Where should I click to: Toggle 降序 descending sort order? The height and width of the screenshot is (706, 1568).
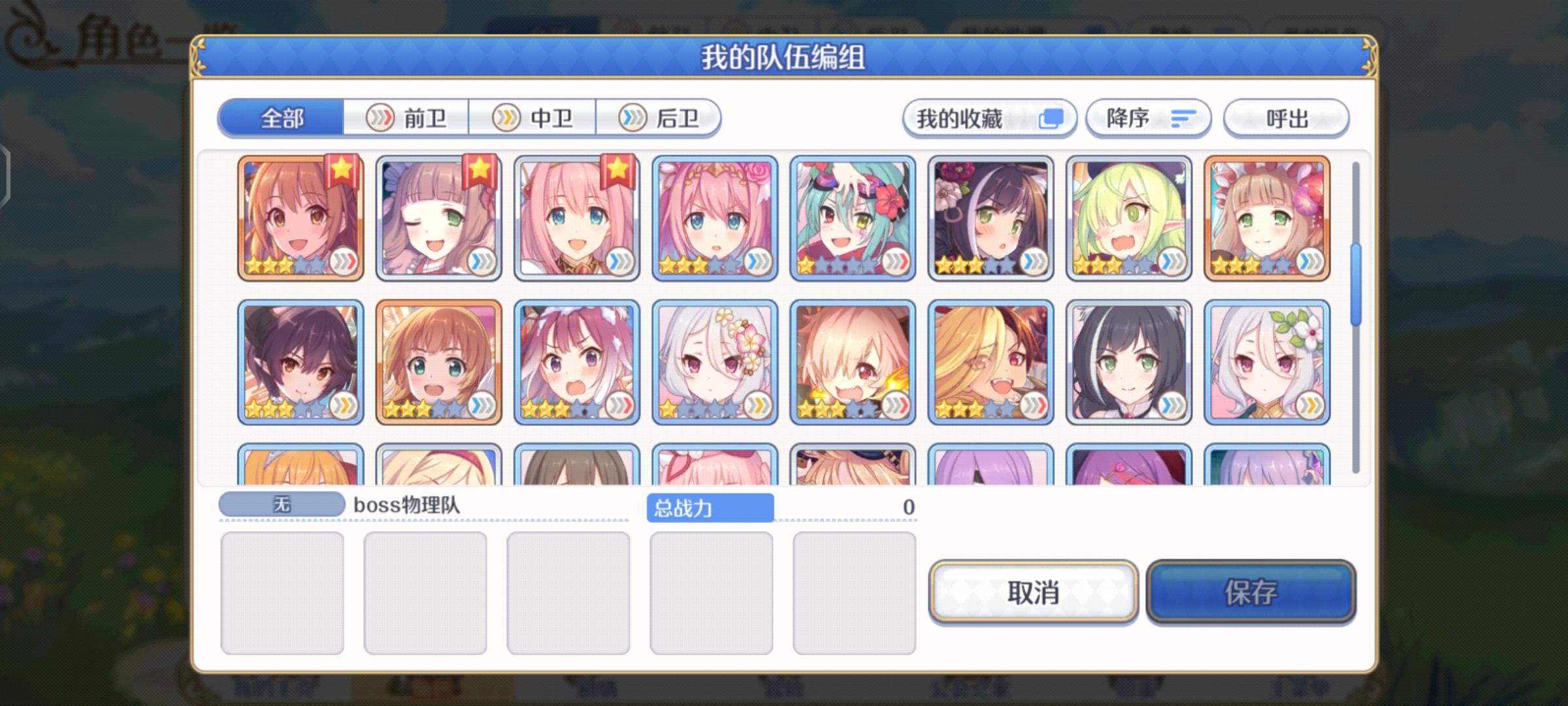click(x=1149, y=118)
